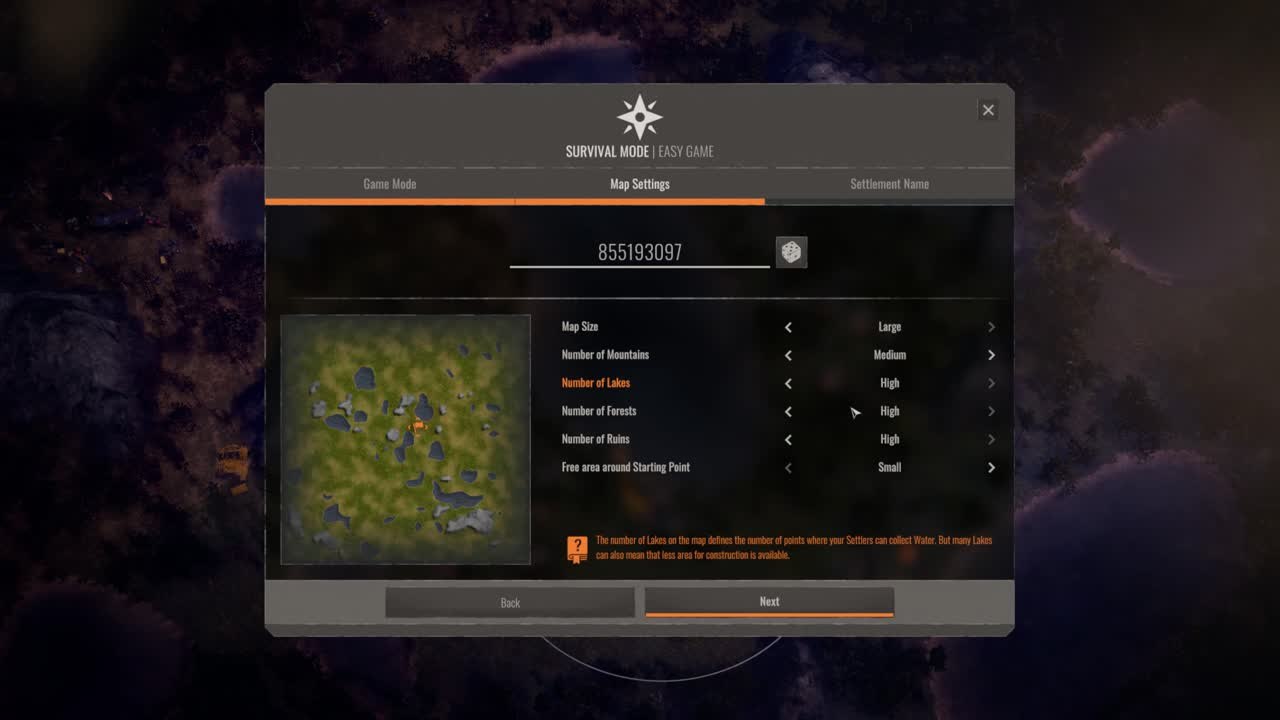Increase free area around Starting Point
The image size is (1280, 720).
pos(991,467)
